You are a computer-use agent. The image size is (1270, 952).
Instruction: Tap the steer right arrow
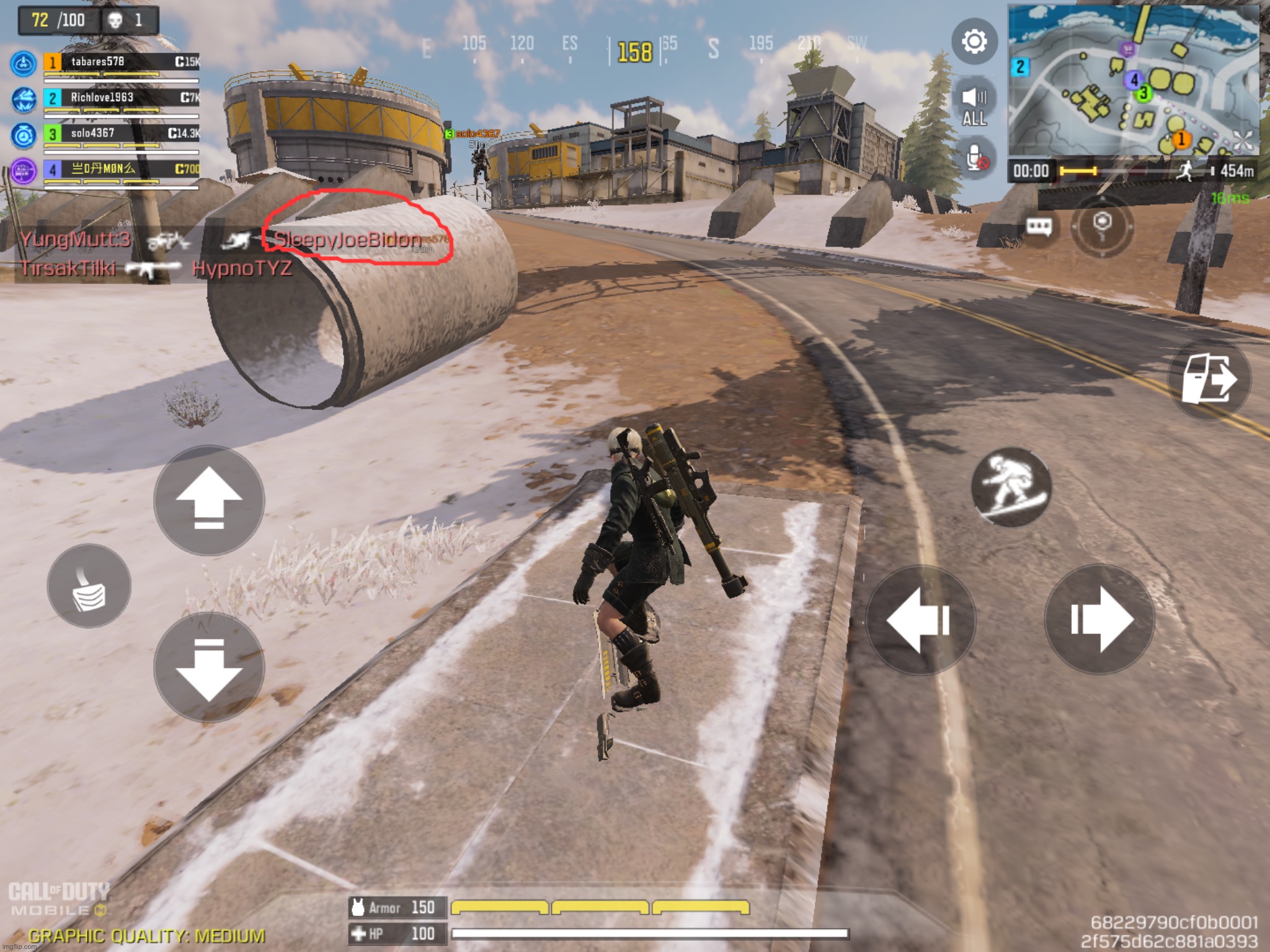tap(1099, 620)
